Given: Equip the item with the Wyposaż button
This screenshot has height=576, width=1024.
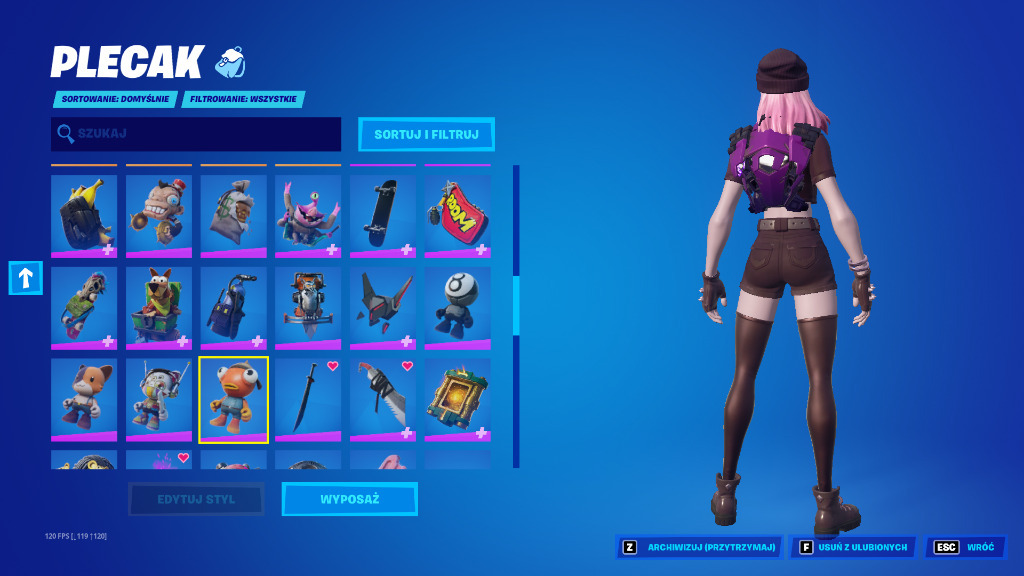Looking at the screenshot, I should pos(349,499).
